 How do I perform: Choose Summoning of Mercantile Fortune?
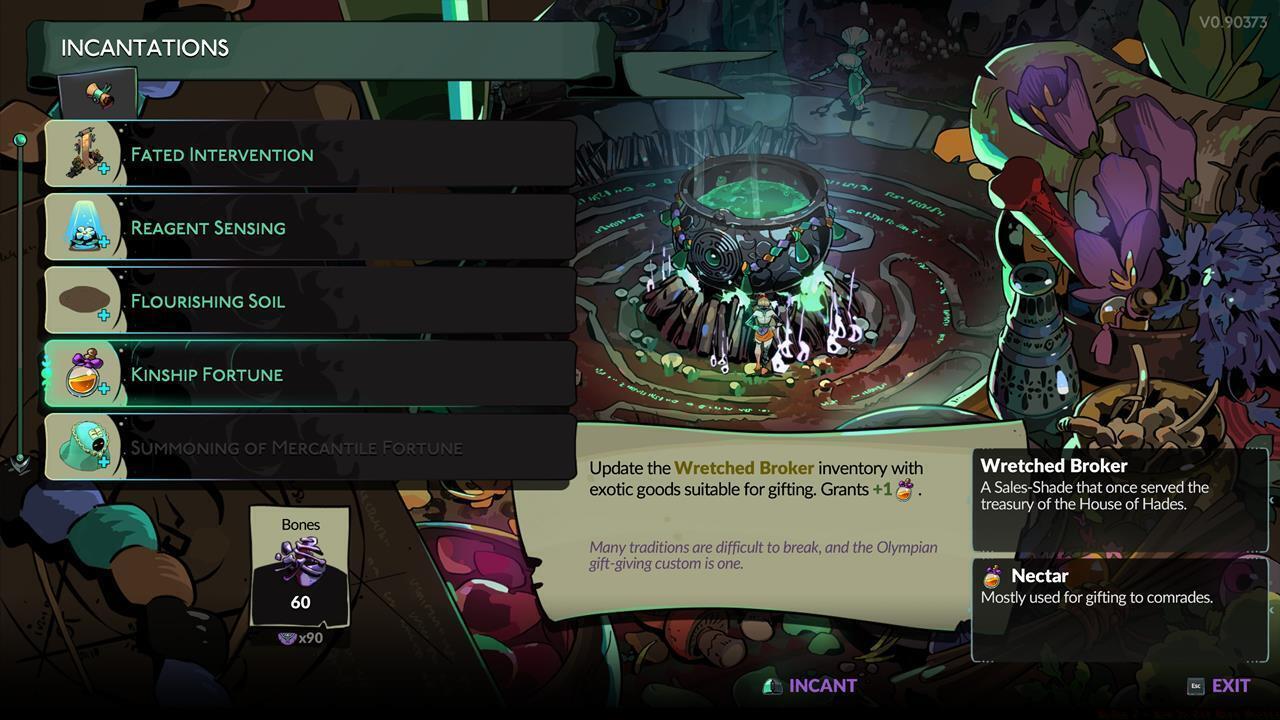click(310, 447)
